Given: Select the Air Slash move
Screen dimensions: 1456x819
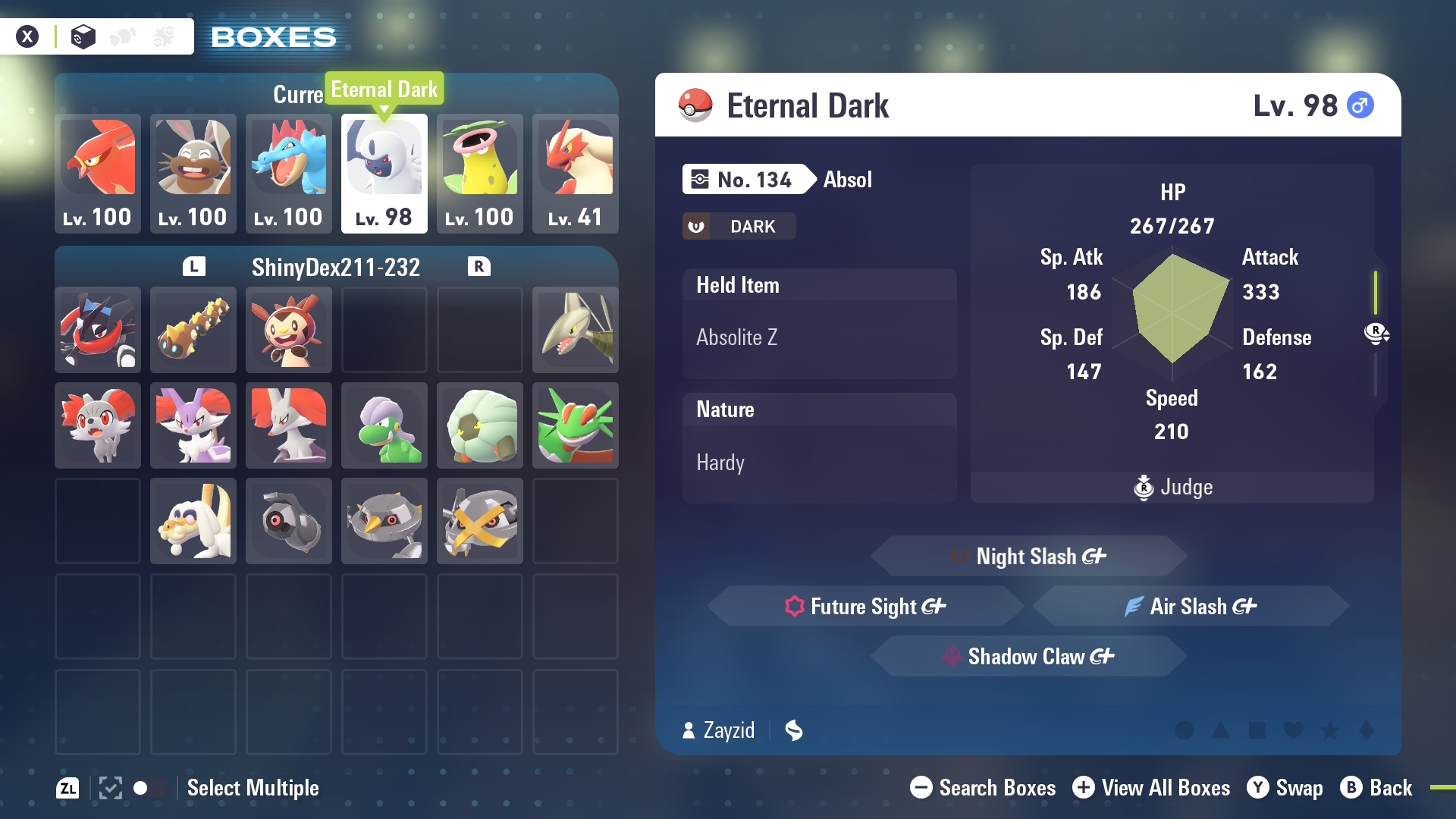Looking at the screenshot, I should pyautogui.click(x=1191, y=607).
